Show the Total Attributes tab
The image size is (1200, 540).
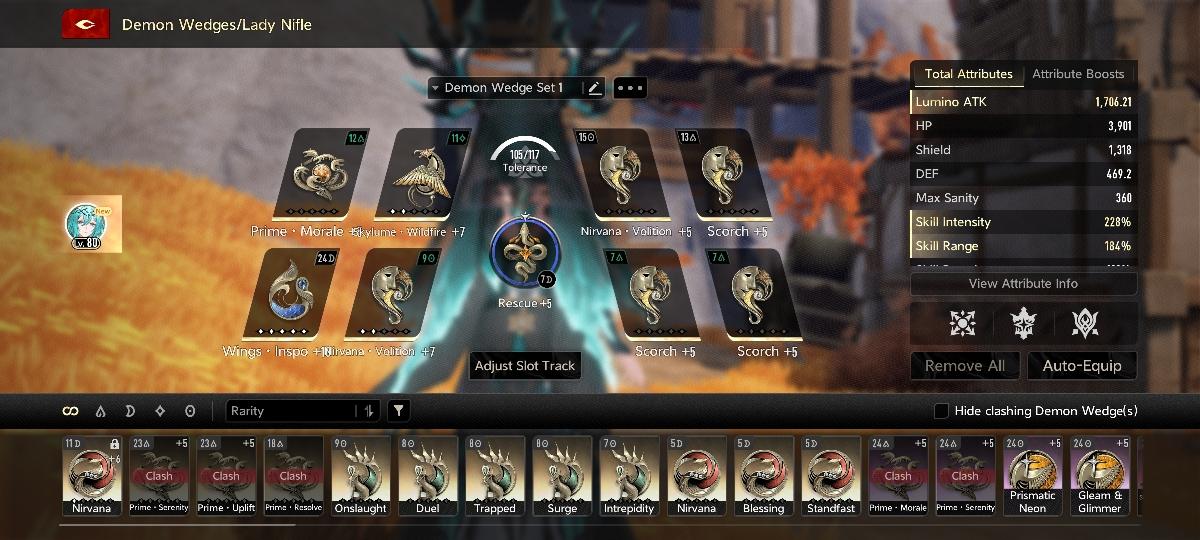[968, 74]
